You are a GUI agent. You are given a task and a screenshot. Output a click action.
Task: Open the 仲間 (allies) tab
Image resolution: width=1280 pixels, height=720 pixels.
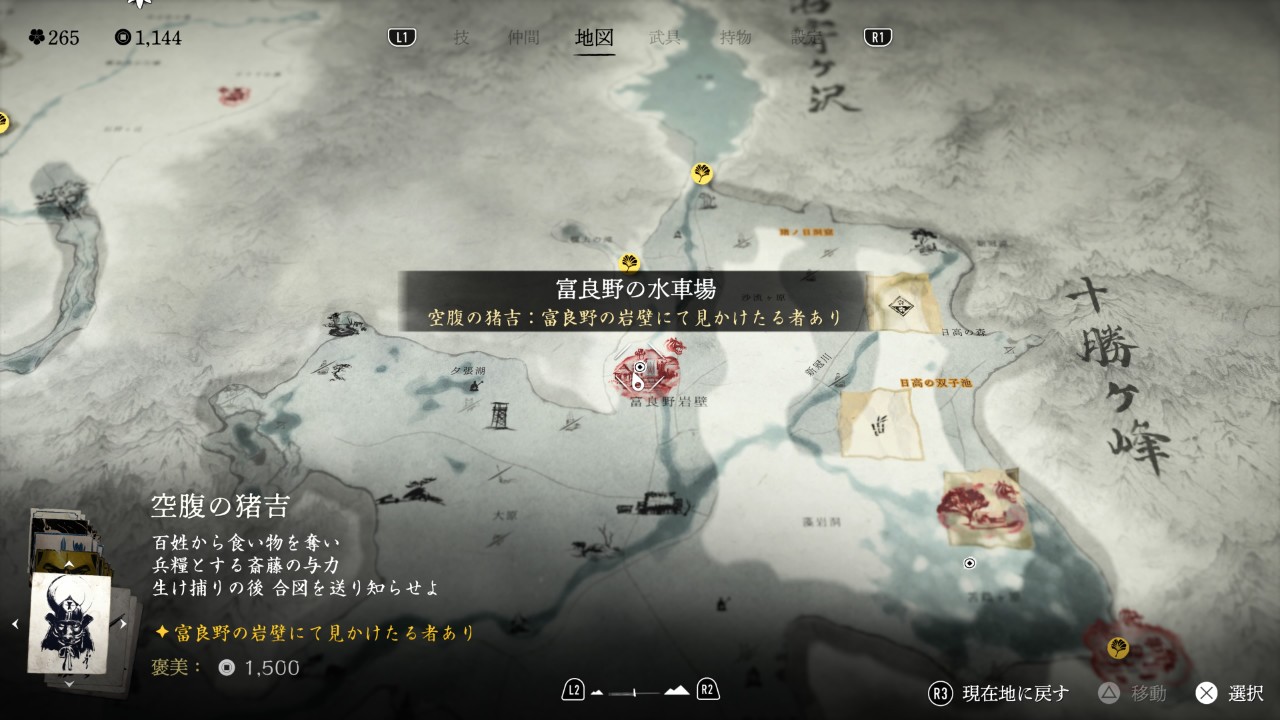coord(523,38)
